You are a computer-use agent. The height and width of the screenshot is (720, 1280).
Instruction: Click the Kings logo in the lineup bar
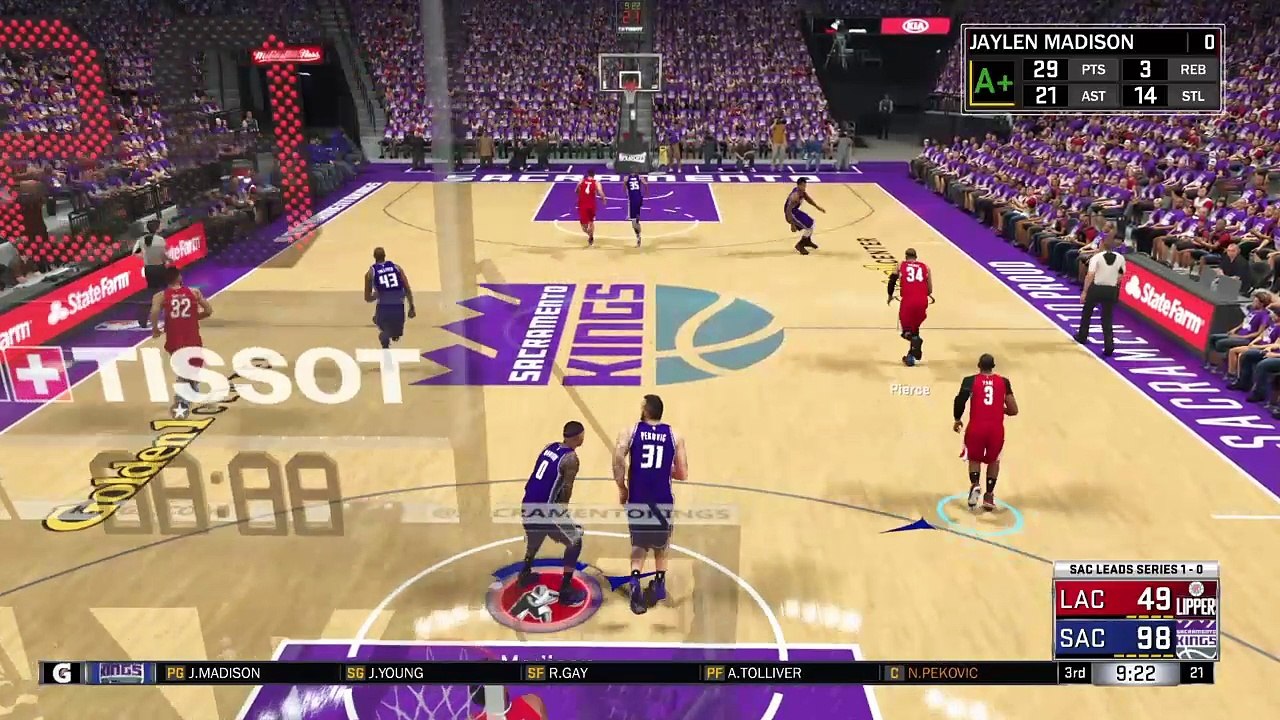122,673
